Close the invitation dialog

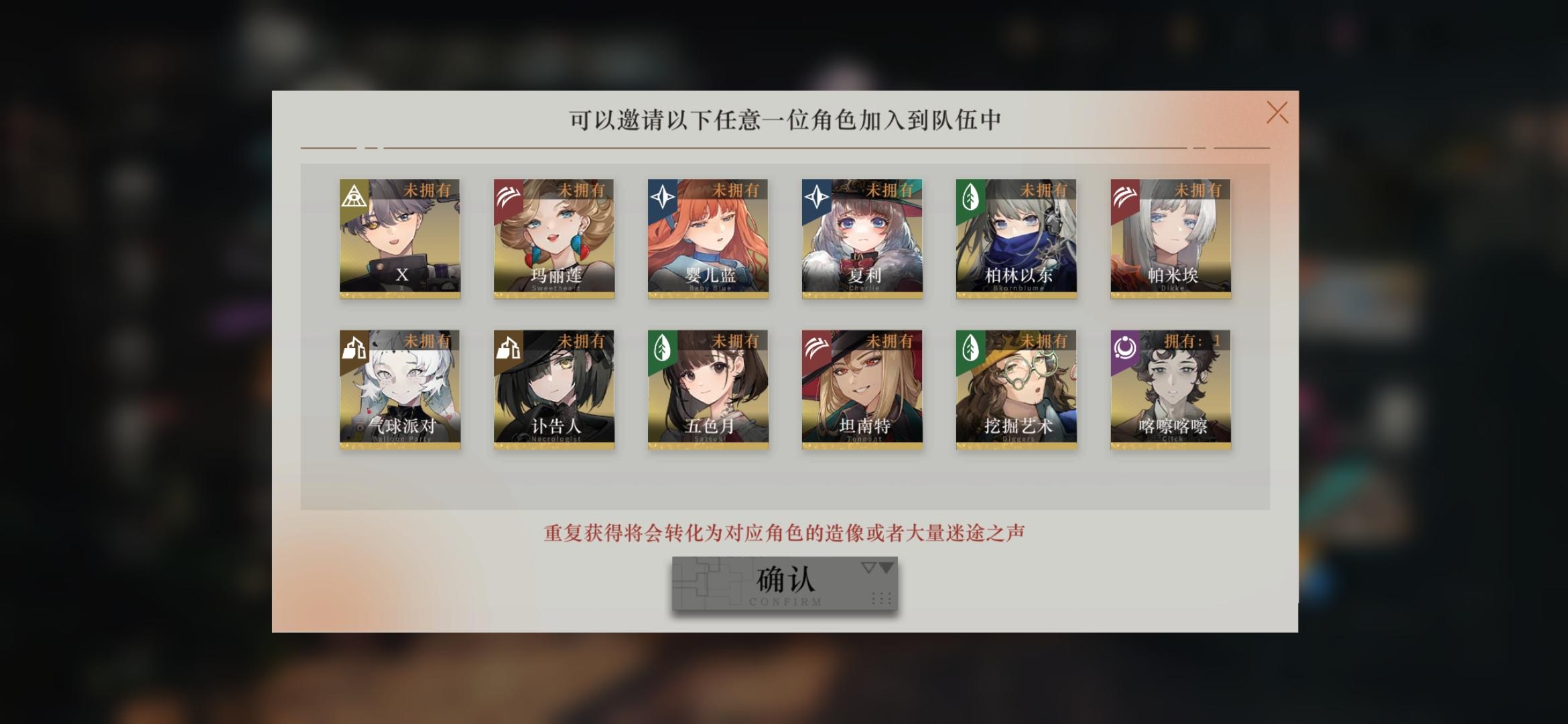tap(1277, 113)
